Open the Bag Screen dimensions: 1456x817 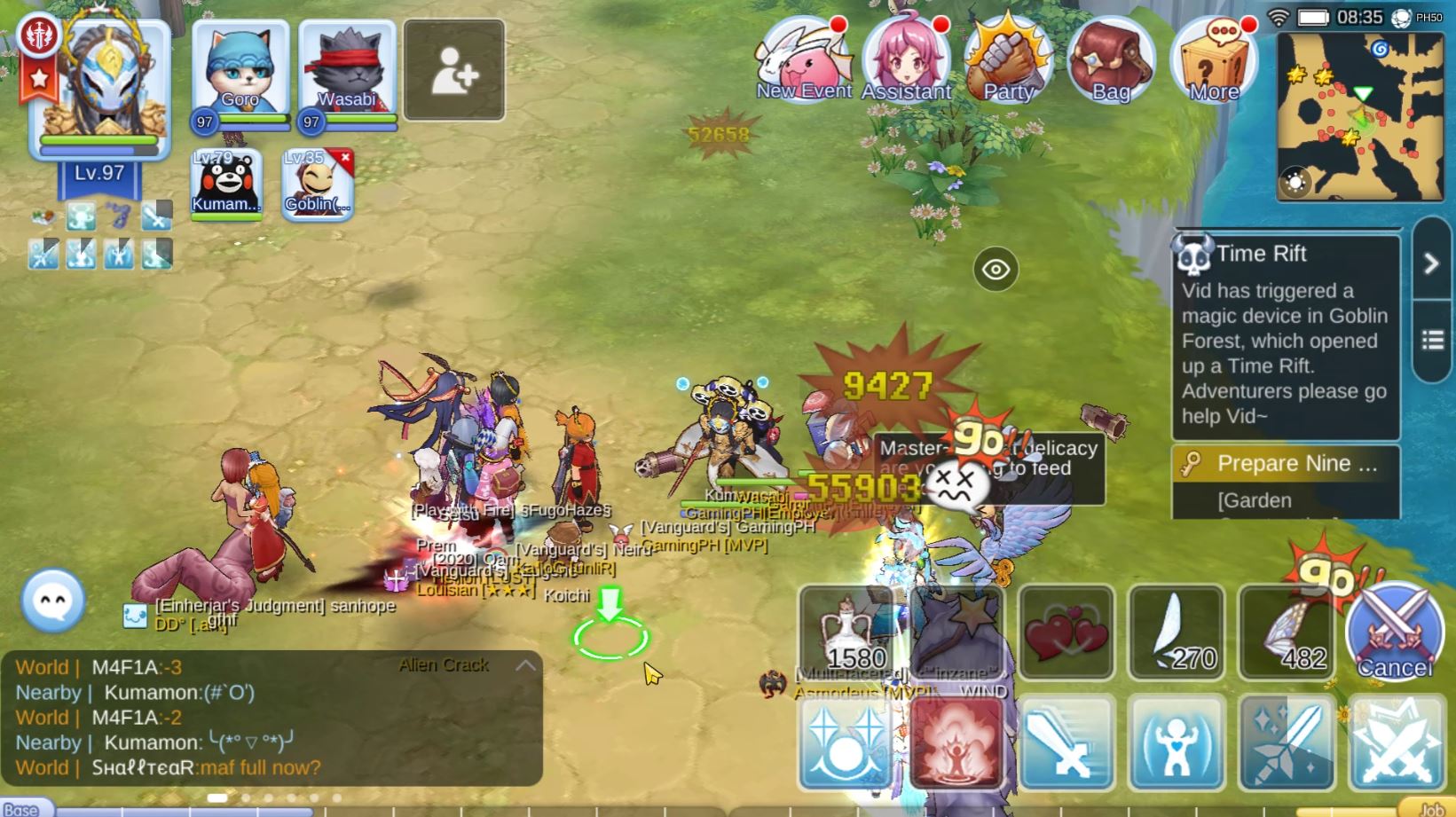click(x=1112, y=55)
